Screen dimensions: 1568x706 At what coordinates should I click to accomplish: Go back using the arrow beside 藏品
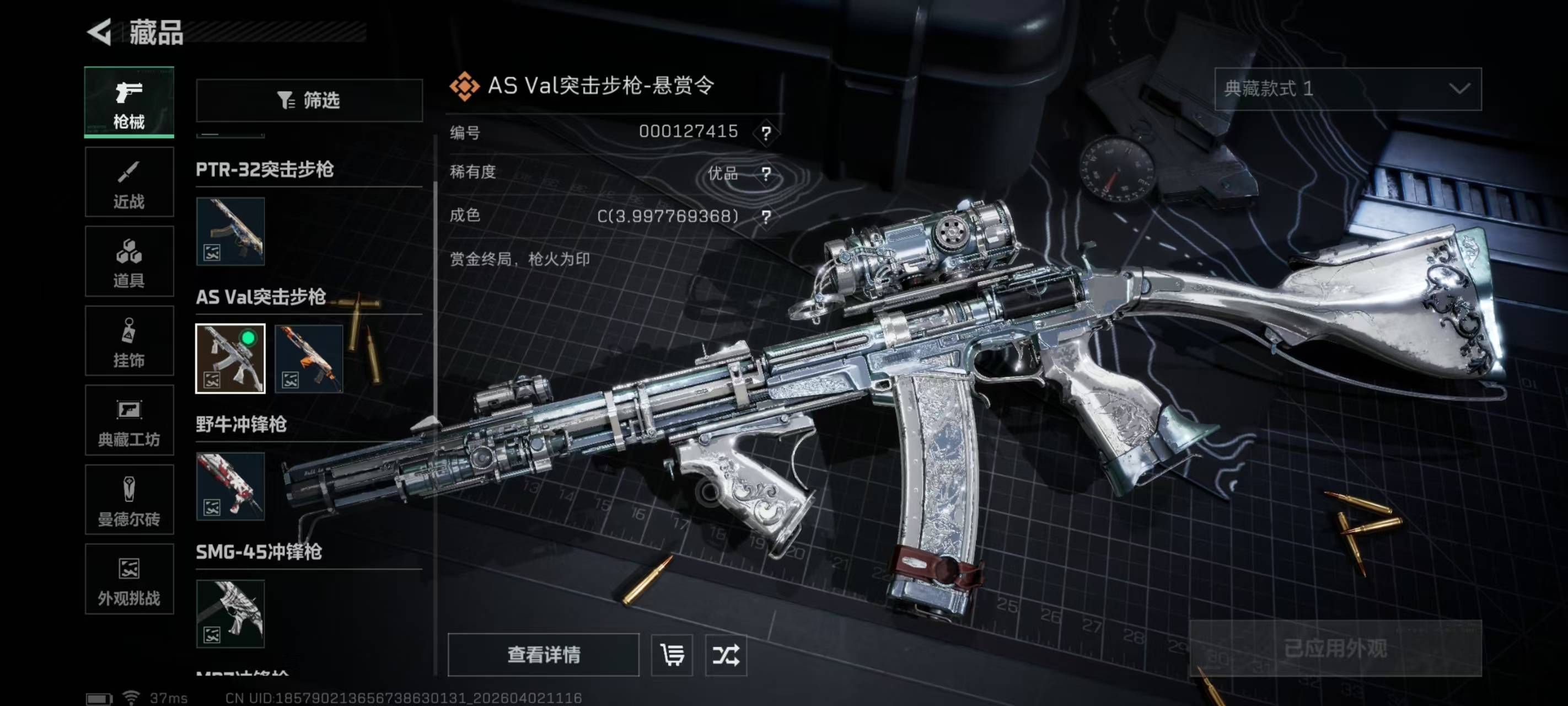100,31
